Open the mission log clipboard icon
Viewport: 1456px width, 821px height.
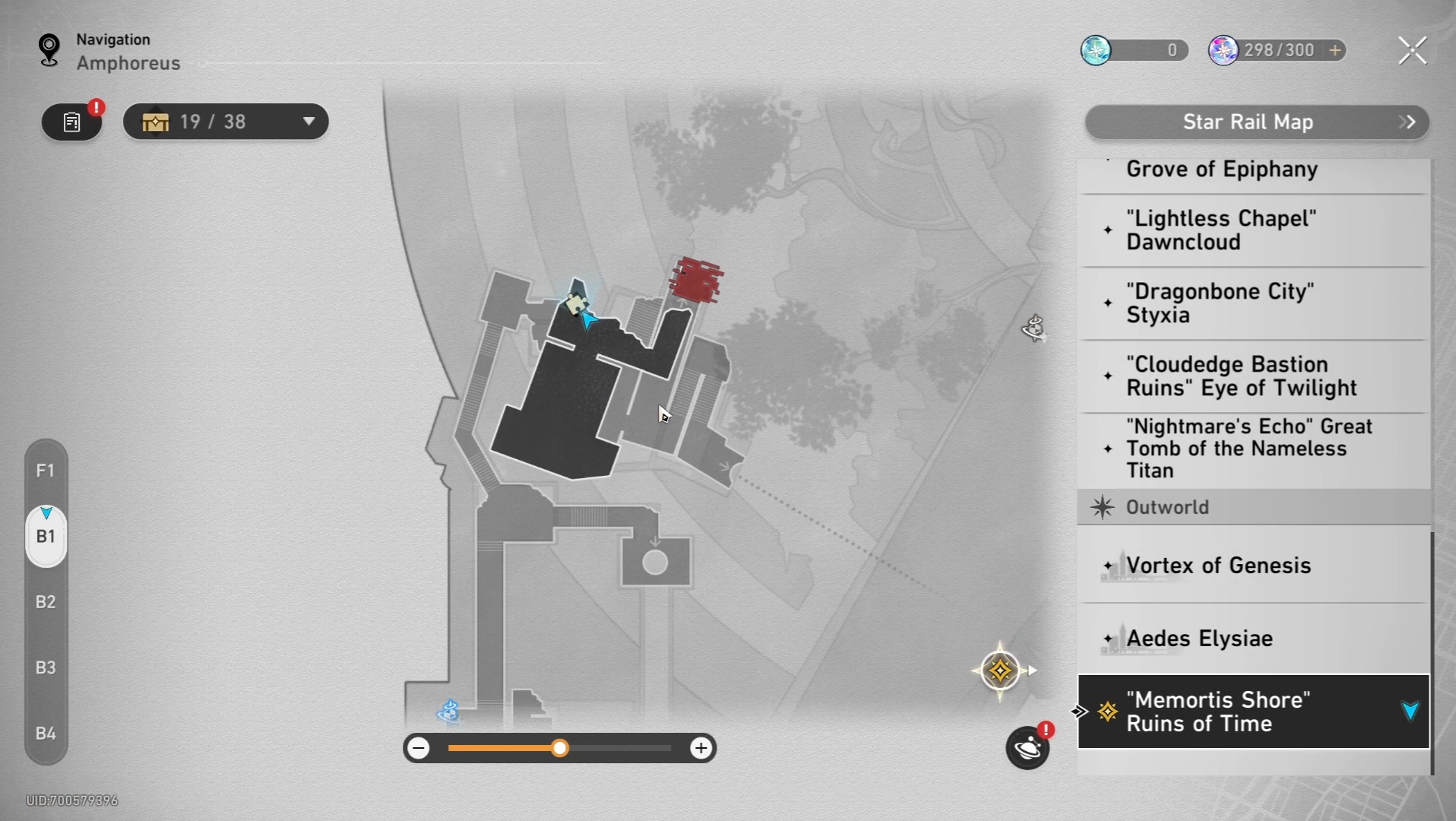click(72, 122)
